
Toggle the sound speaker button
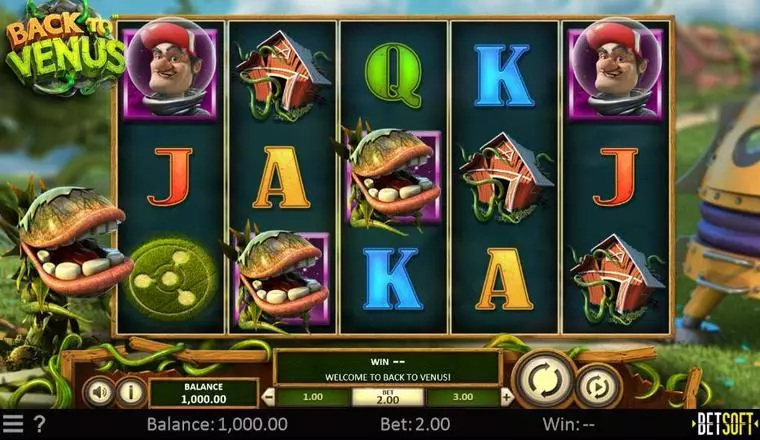tap(97, 390)
